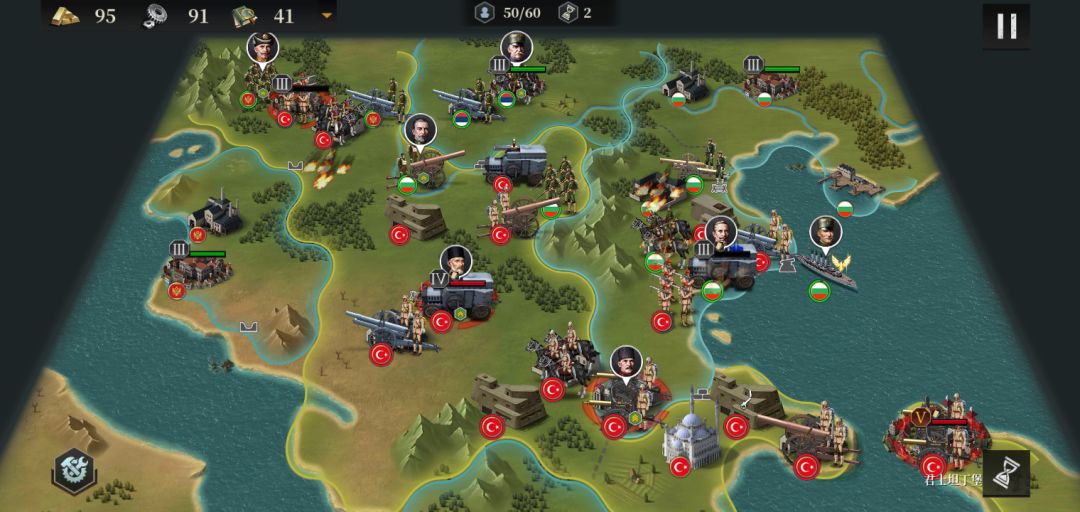
Task: Pause the game with the pause button
Action: (1006, 26)
